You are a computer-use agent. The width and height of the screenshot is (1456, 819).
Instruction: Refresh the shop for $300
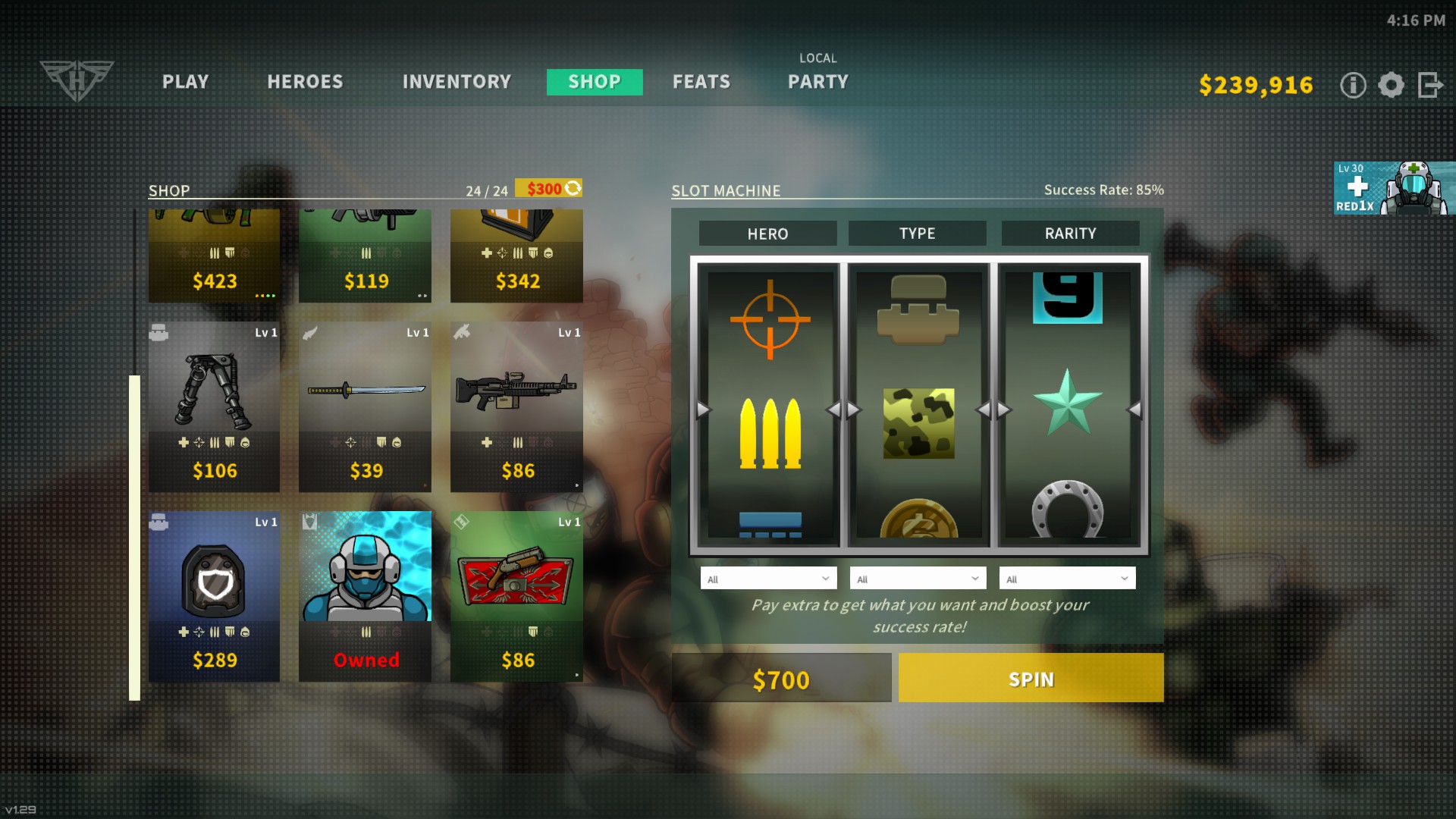548,188
